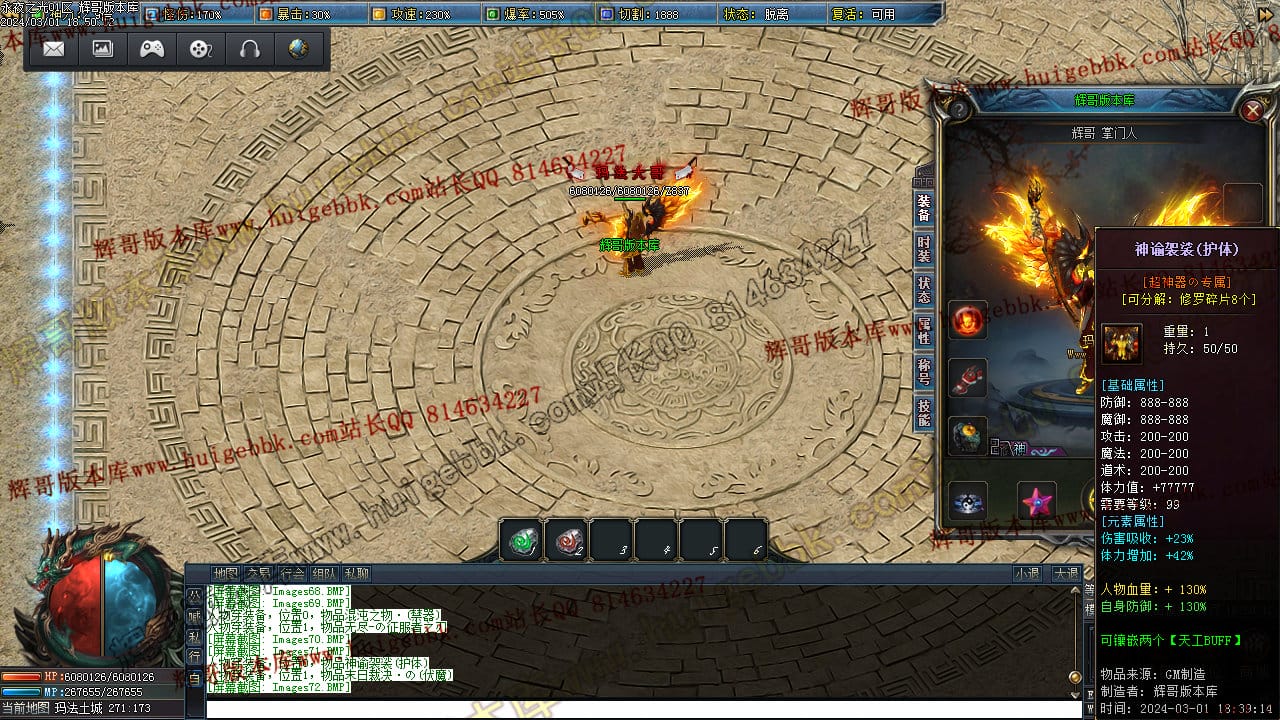Screen dimensions: 1280x720
Task: Open the mail envelope icon
Action: [x=54, y=49]
